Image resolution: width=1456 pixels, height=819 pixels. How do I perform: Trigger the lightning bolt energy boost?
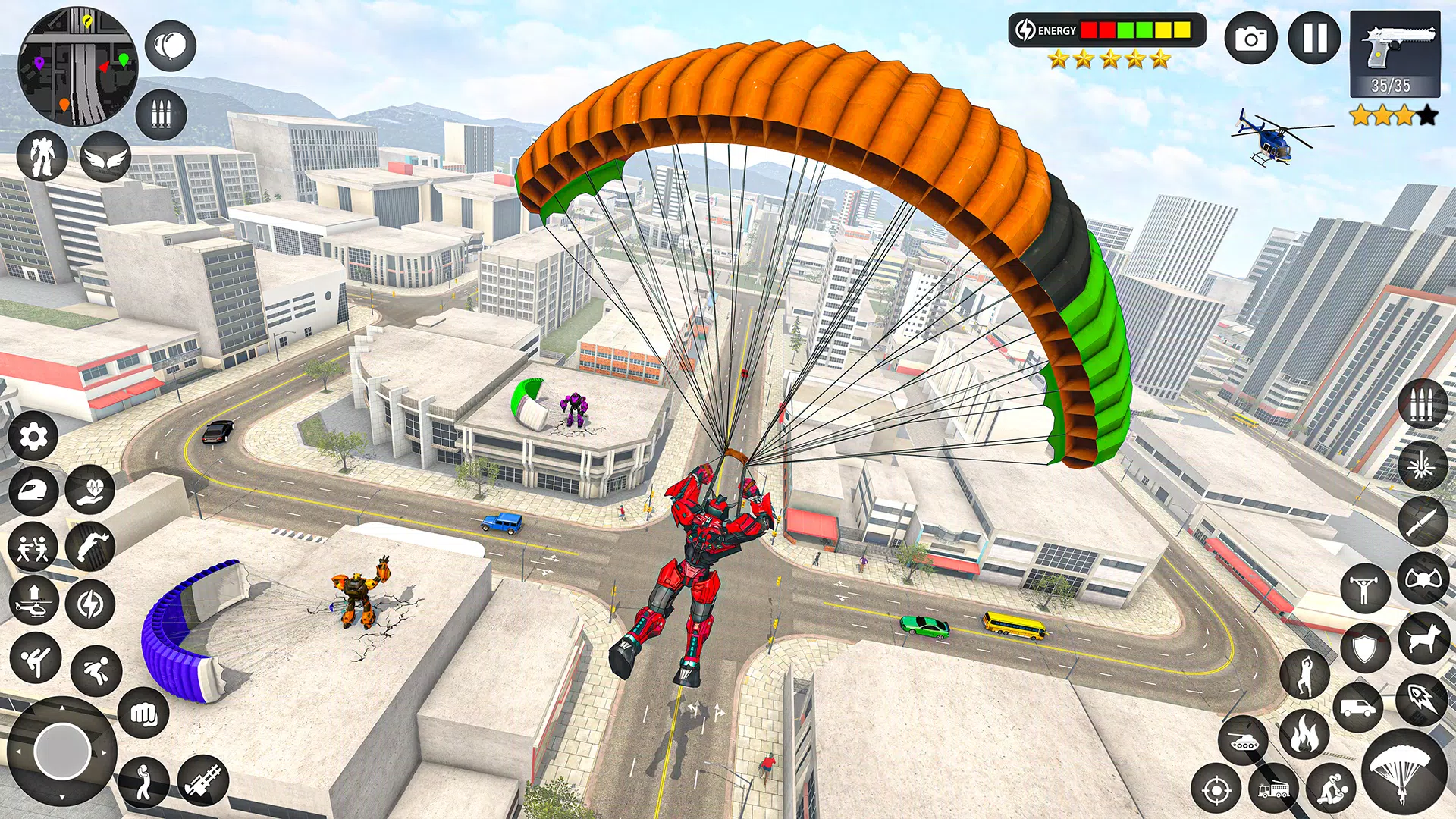[x=90, y=604]
